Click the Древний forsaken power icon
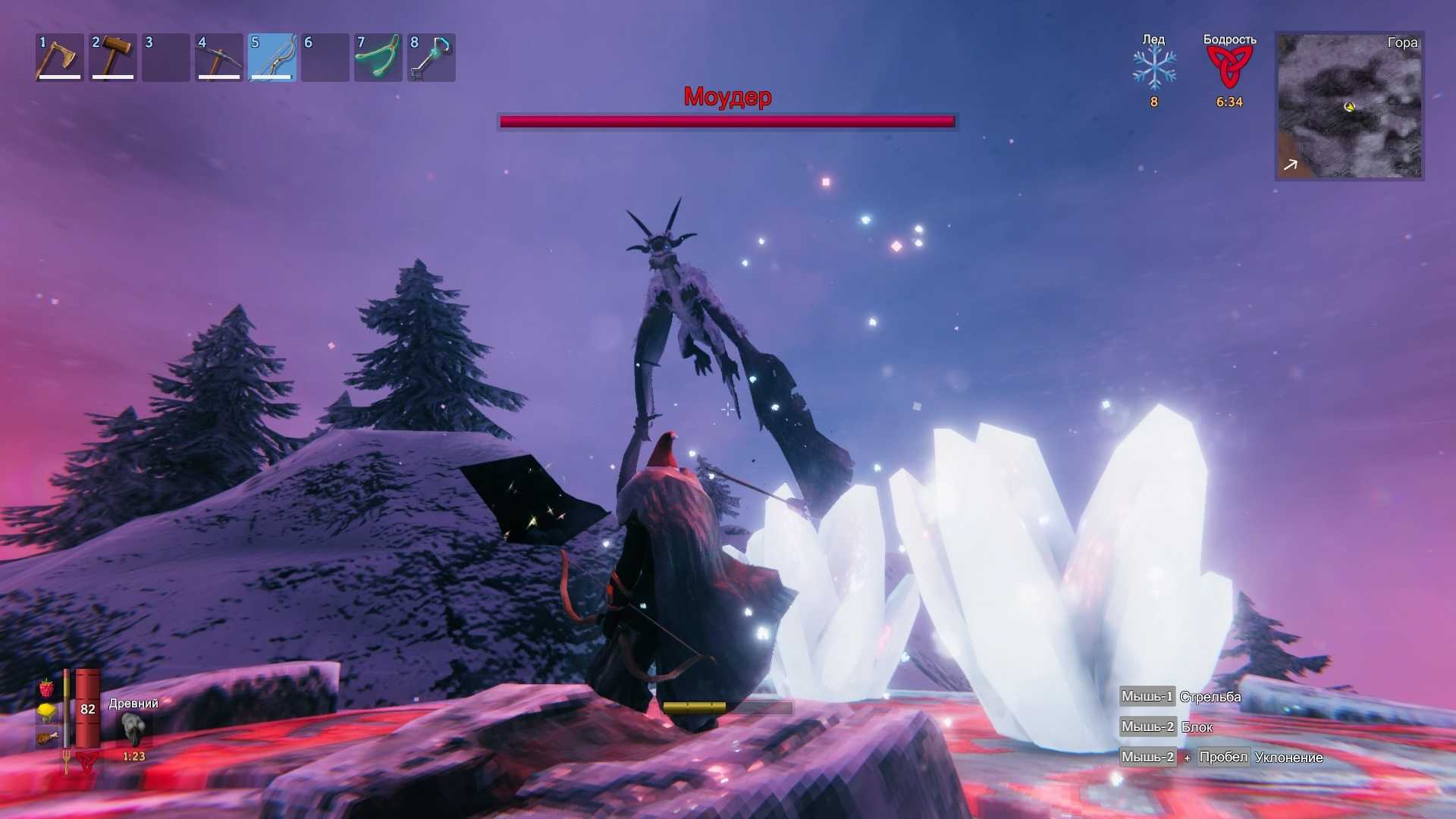 [133, 730]
